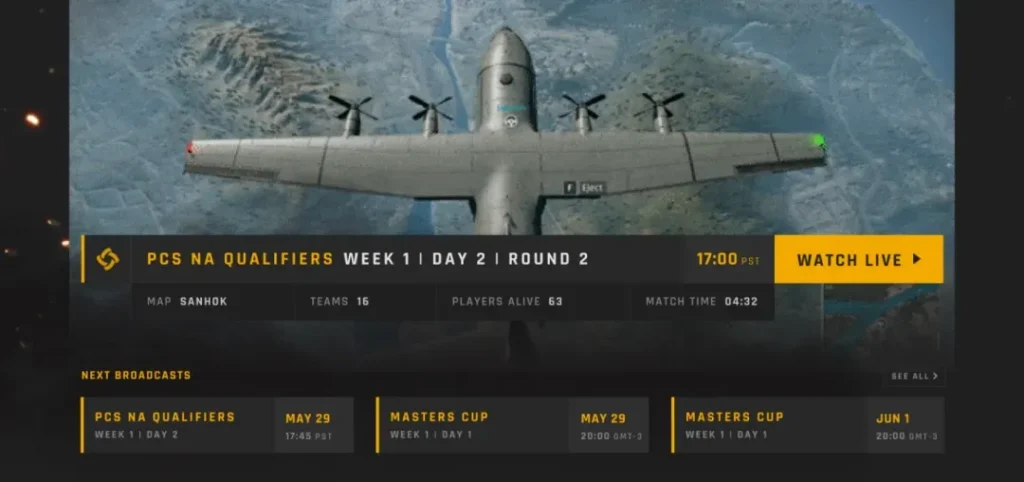Choose the Masters Cup Jun 1 broadcast card

[x=808, y=425]
